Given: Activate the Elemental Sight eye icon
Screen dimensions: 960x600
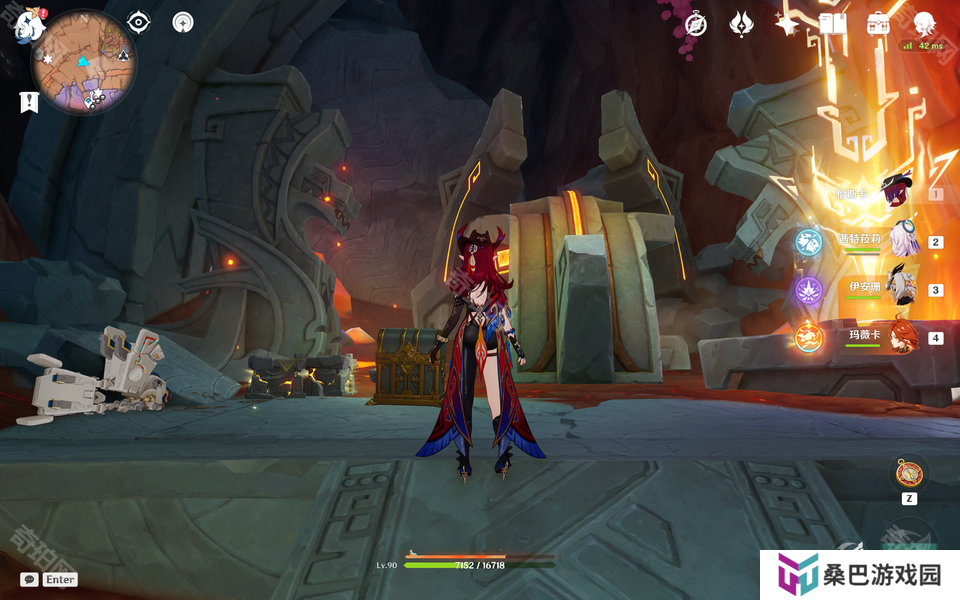Looking at the screenshot, I should pos(139,22).
